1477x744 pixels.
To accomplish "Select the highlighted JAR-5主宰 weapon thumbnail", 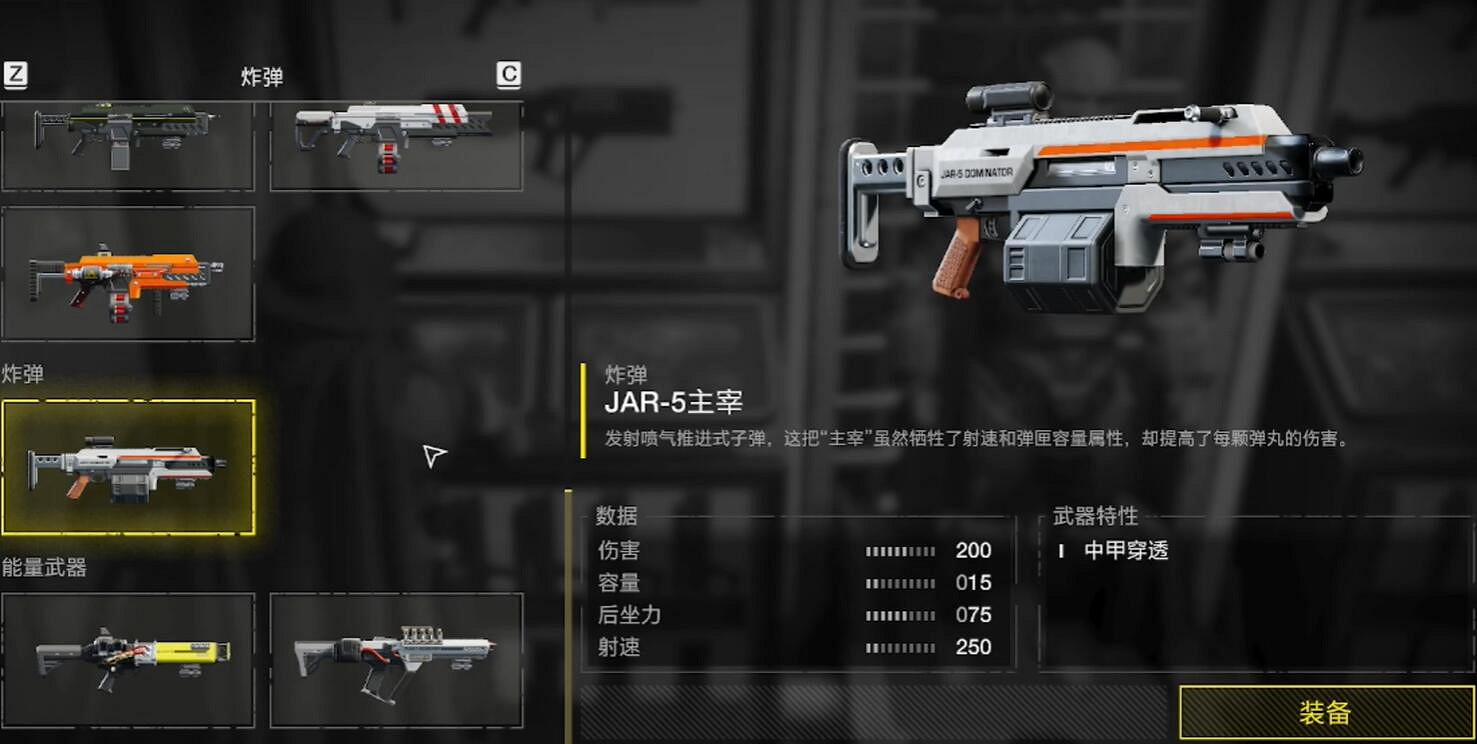I will point(128,467).
